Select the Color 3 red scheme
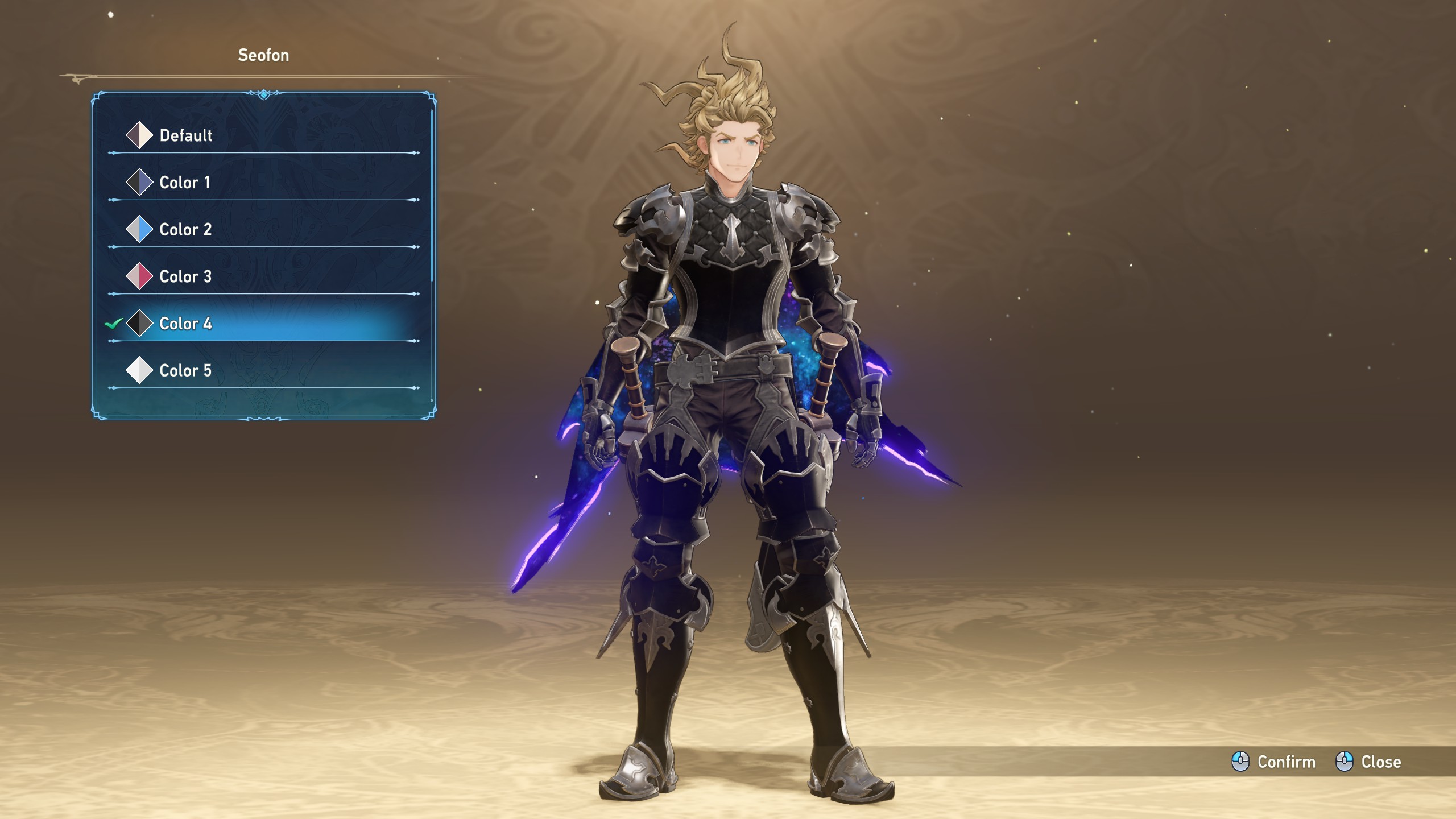 tap(185, 277)
